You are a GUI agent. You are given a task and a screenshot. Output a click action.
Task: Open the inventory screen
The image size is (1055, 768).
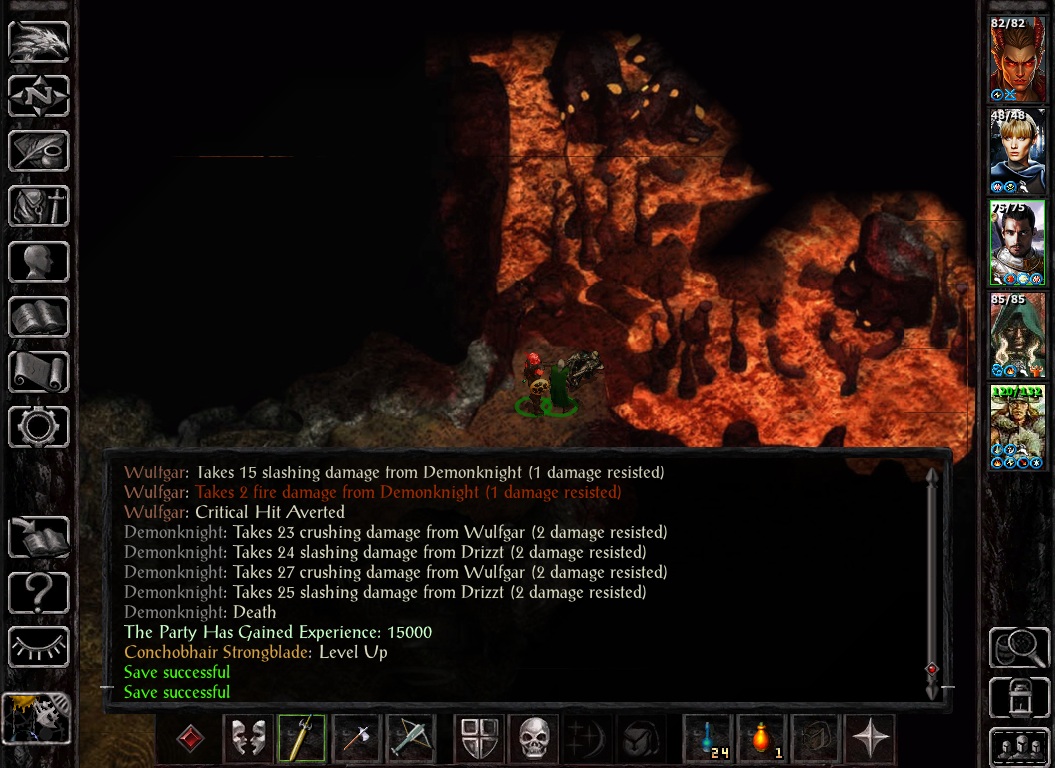(39, 206)
